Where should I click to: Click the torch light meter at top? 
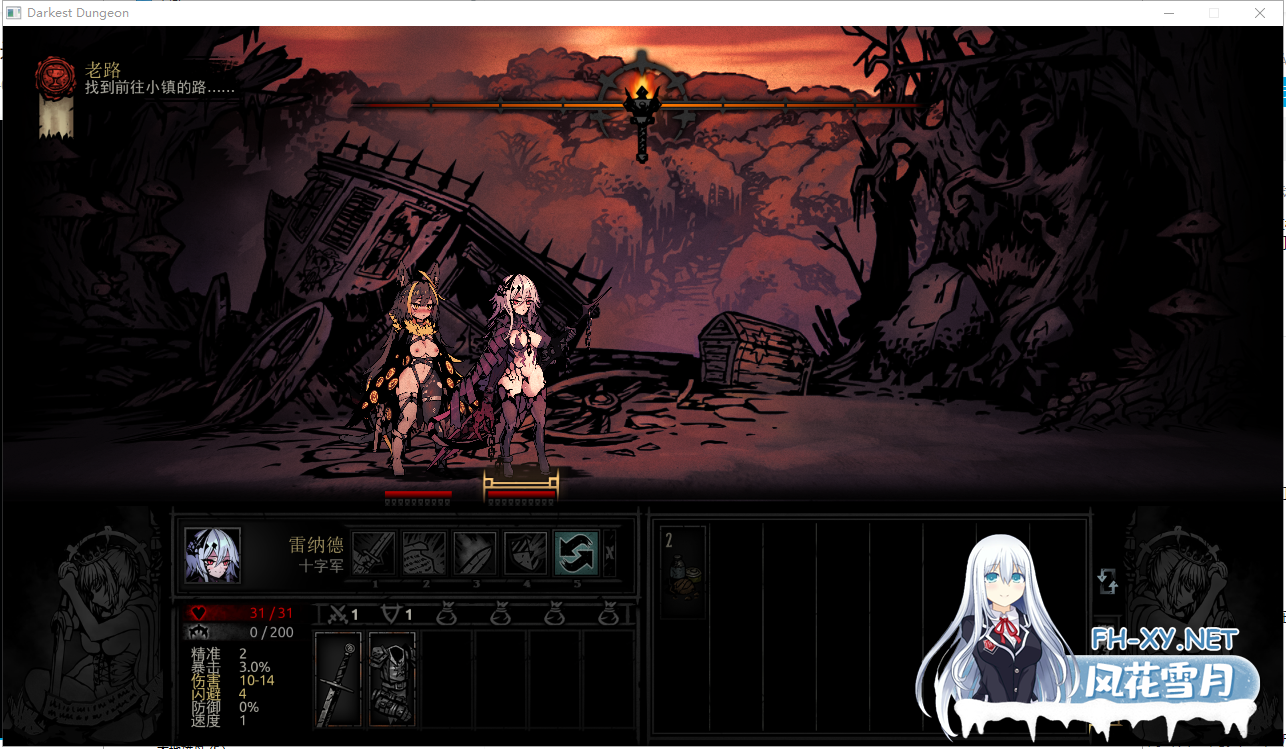point(640,103)
